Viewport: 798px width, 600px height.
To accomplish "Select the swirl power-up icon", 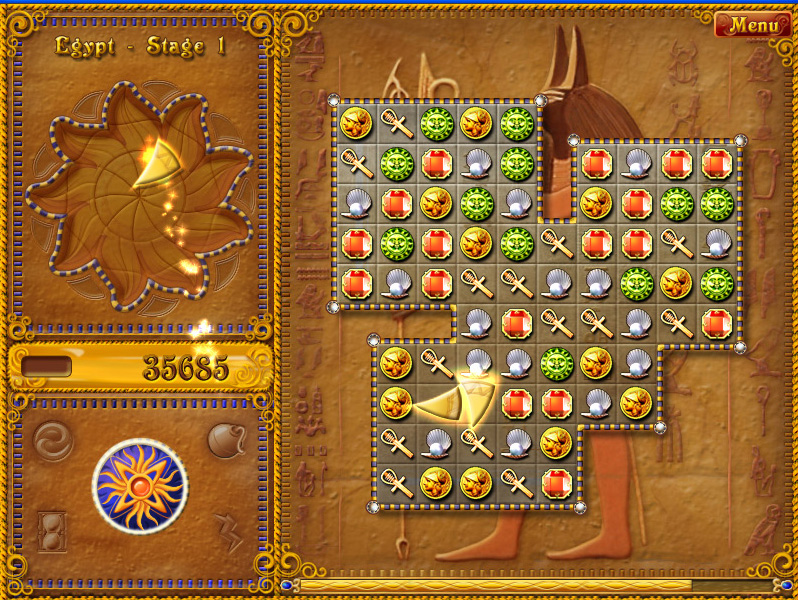I will point(52,438).
